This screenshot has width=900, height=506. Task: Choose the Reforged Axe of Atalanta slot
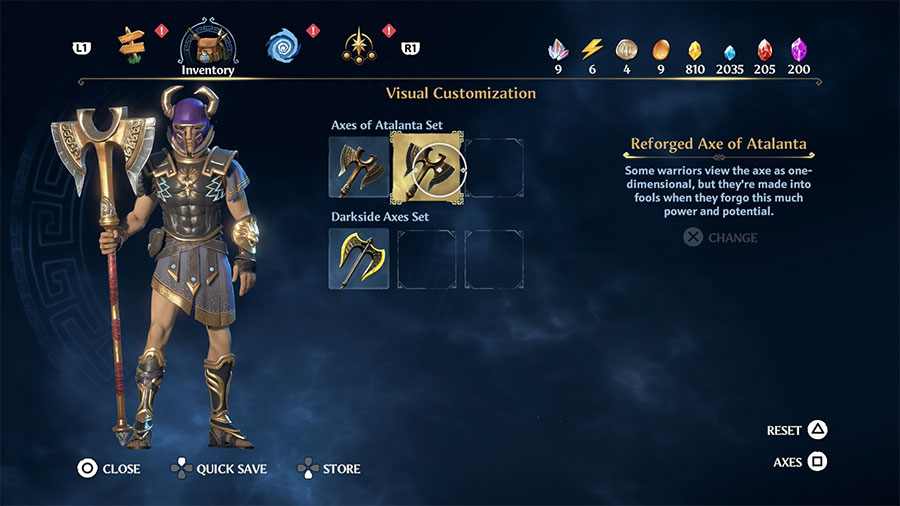point(427,167)
